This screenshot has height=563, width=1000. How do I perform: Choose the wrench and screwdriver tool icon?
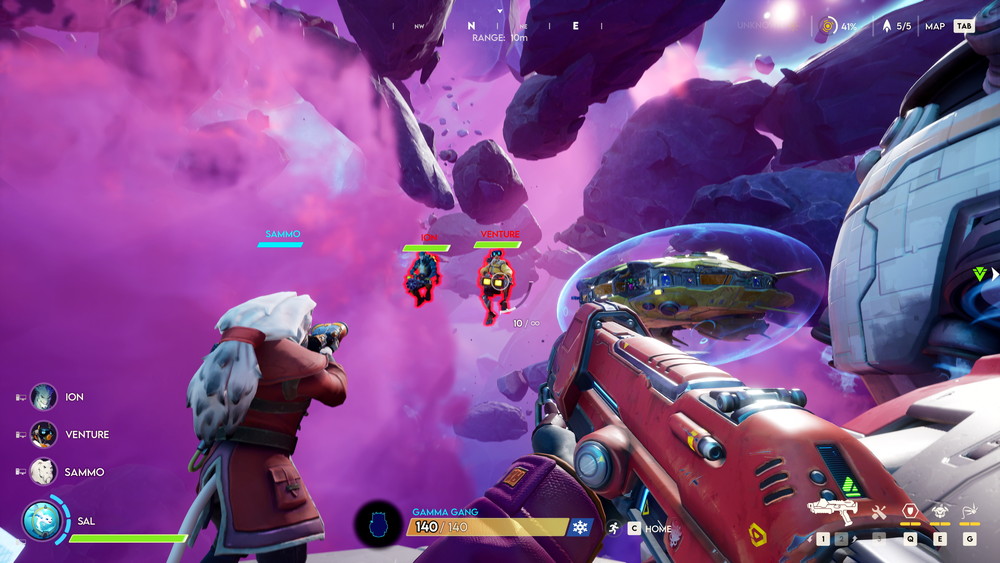(x=879, y=512)
